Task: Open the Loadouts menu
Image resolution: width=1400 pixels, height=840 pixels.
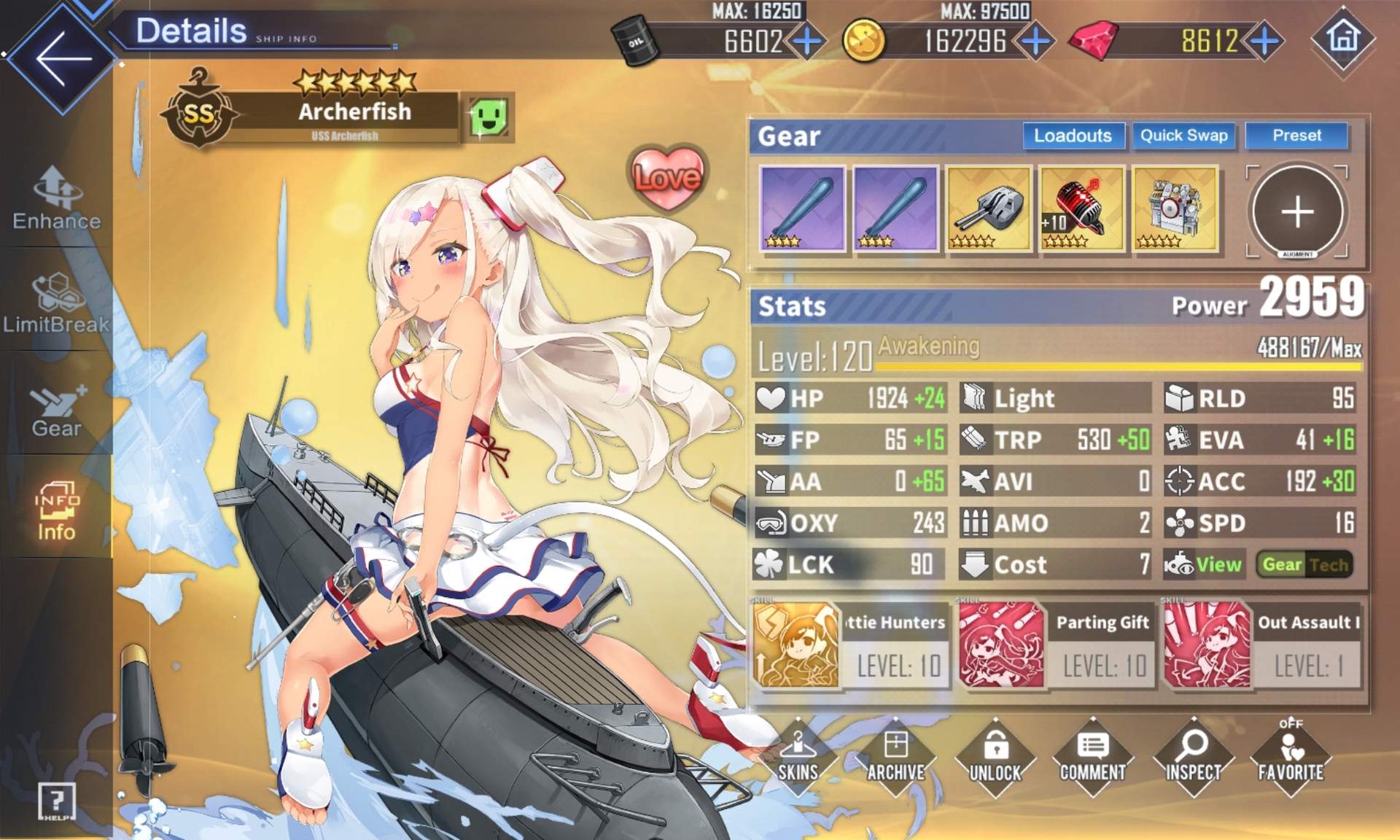Action: click(1072, 136)
